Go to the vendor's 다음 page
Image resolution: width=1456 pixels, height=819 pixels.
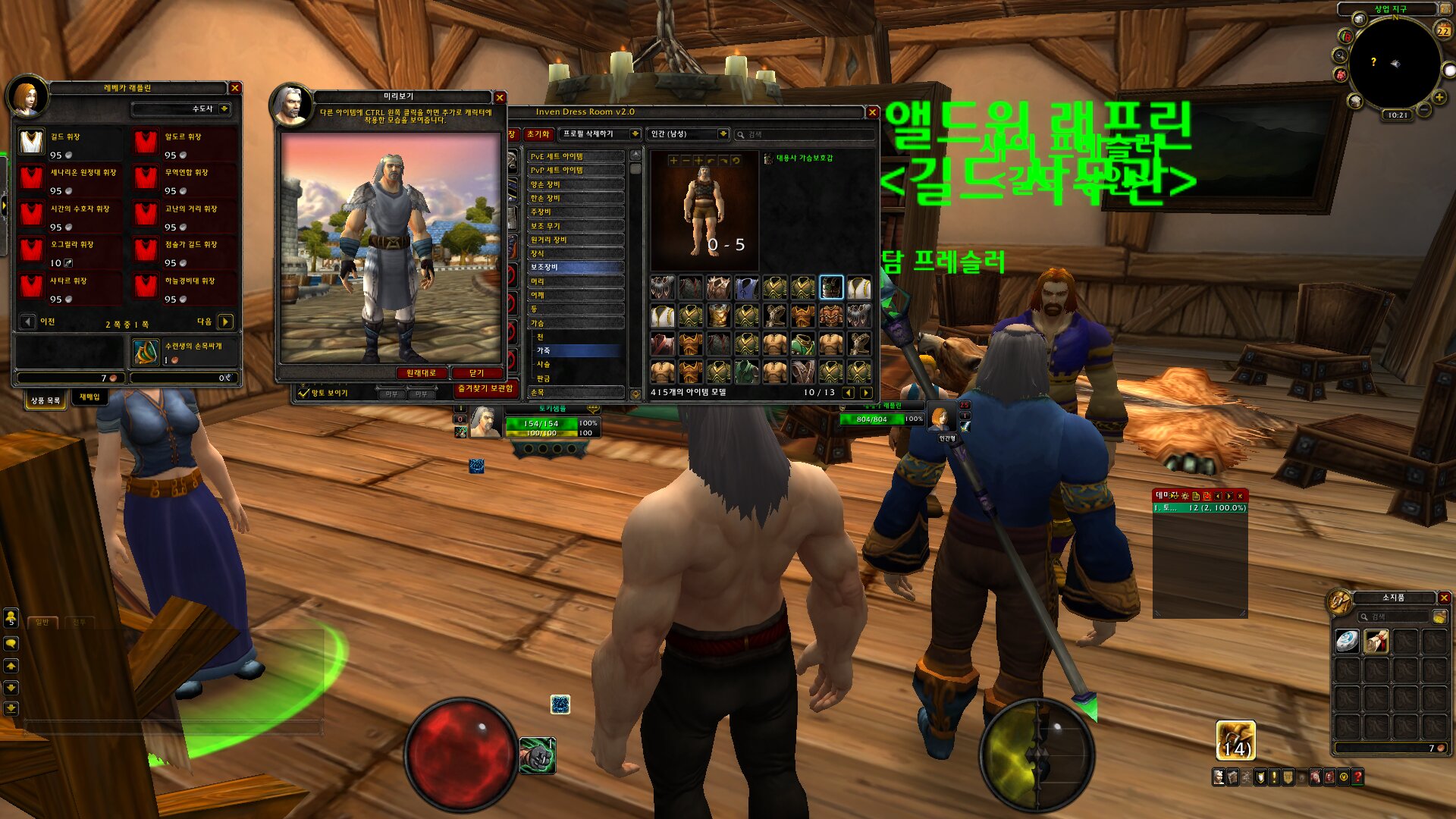point(225,322)
